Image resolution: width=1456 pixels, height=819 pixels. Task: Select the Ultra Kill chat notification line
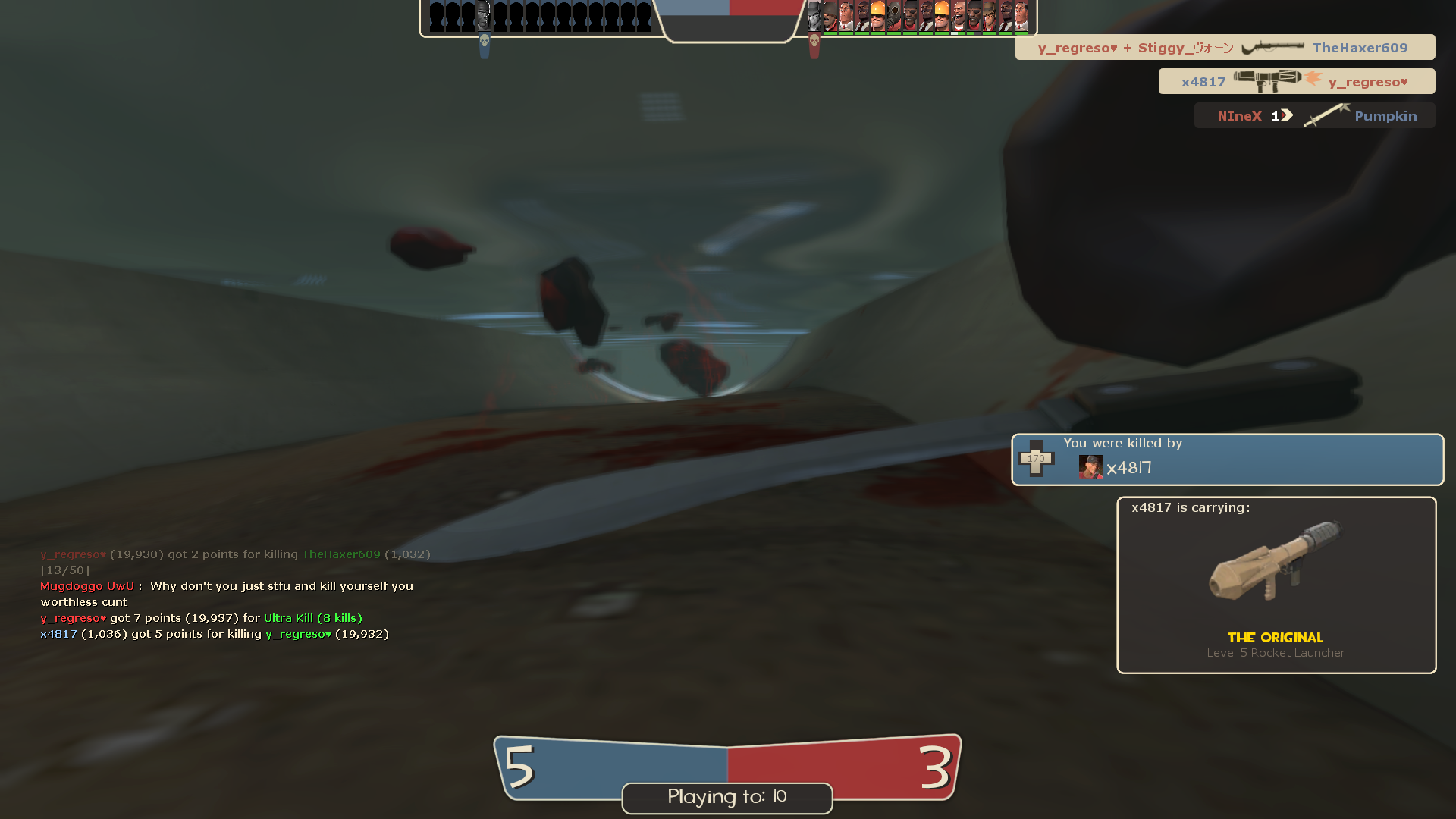pyautogui.click(x=202, y=618)
